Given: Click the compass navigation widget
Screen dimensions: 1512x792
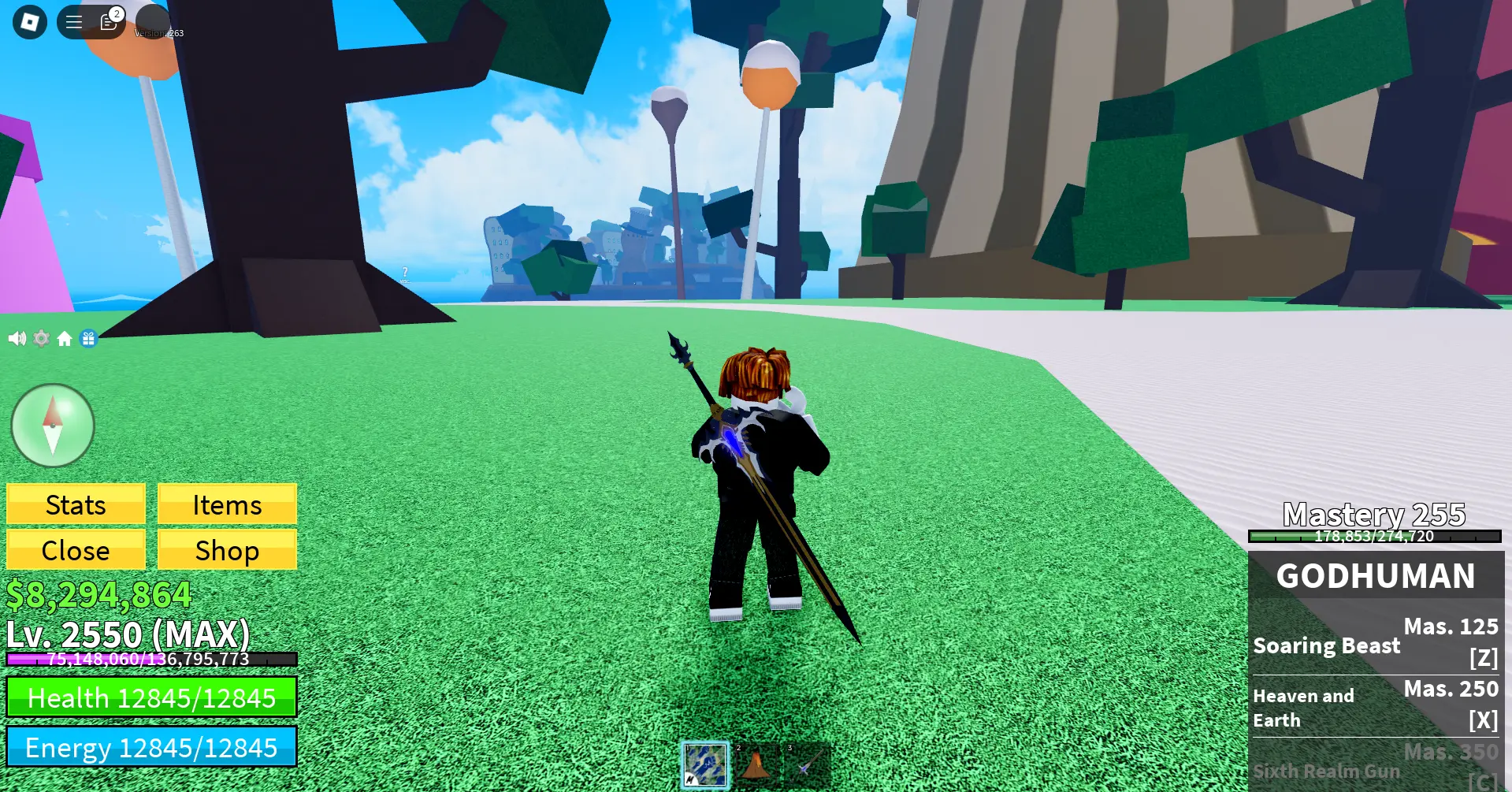Looking at the screenshot, I should click(52, 426).
